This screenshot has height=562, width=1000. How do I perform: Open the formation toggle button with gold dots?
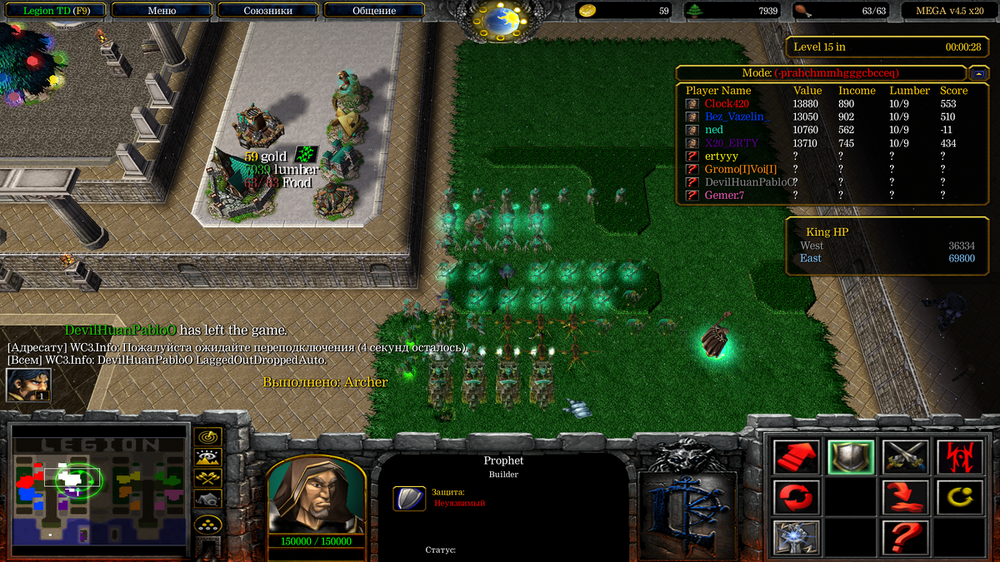click(208, 524)
